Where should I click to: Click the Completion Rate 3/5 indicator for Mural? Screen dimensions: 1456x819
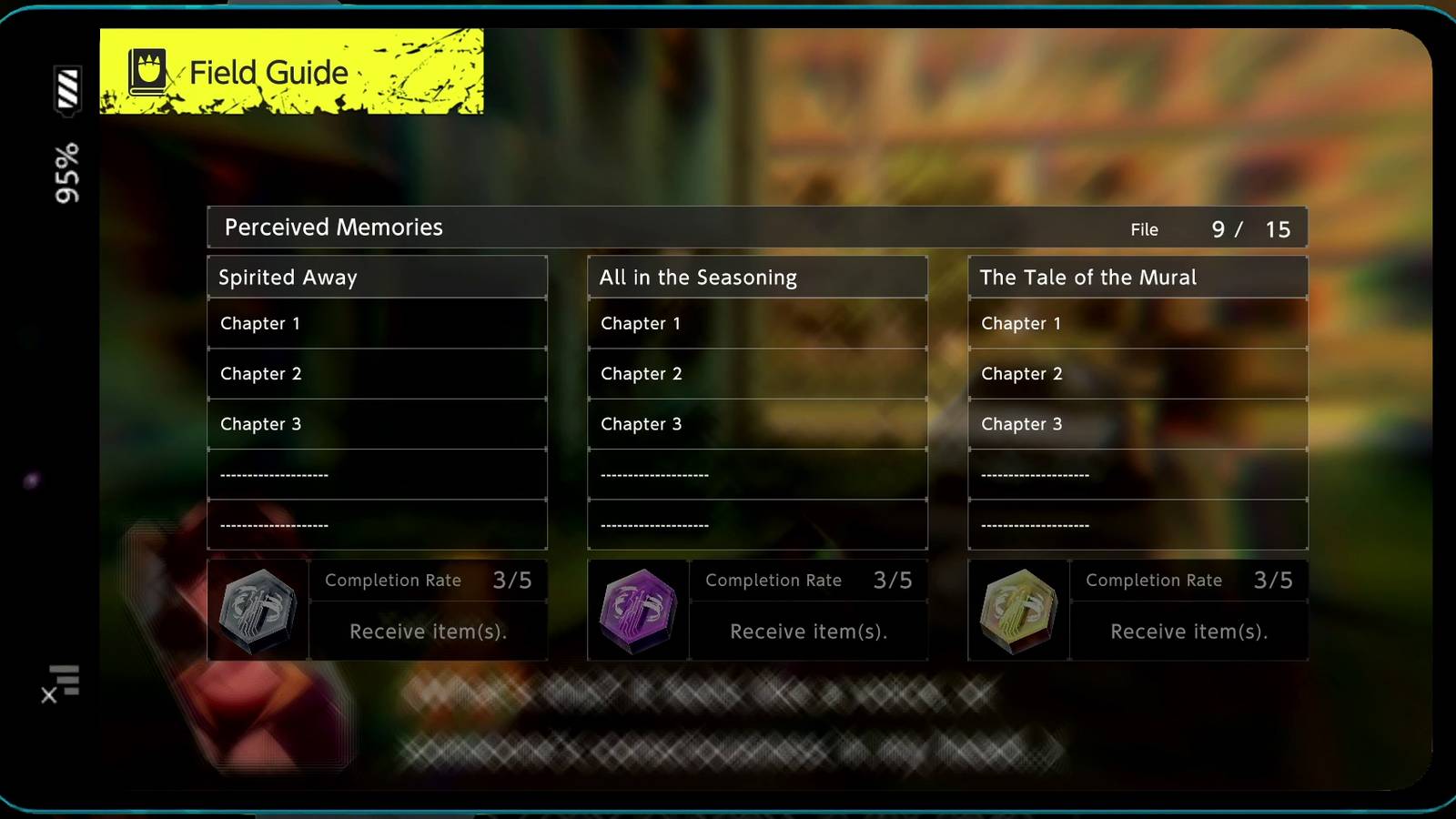click(1188, 580)
